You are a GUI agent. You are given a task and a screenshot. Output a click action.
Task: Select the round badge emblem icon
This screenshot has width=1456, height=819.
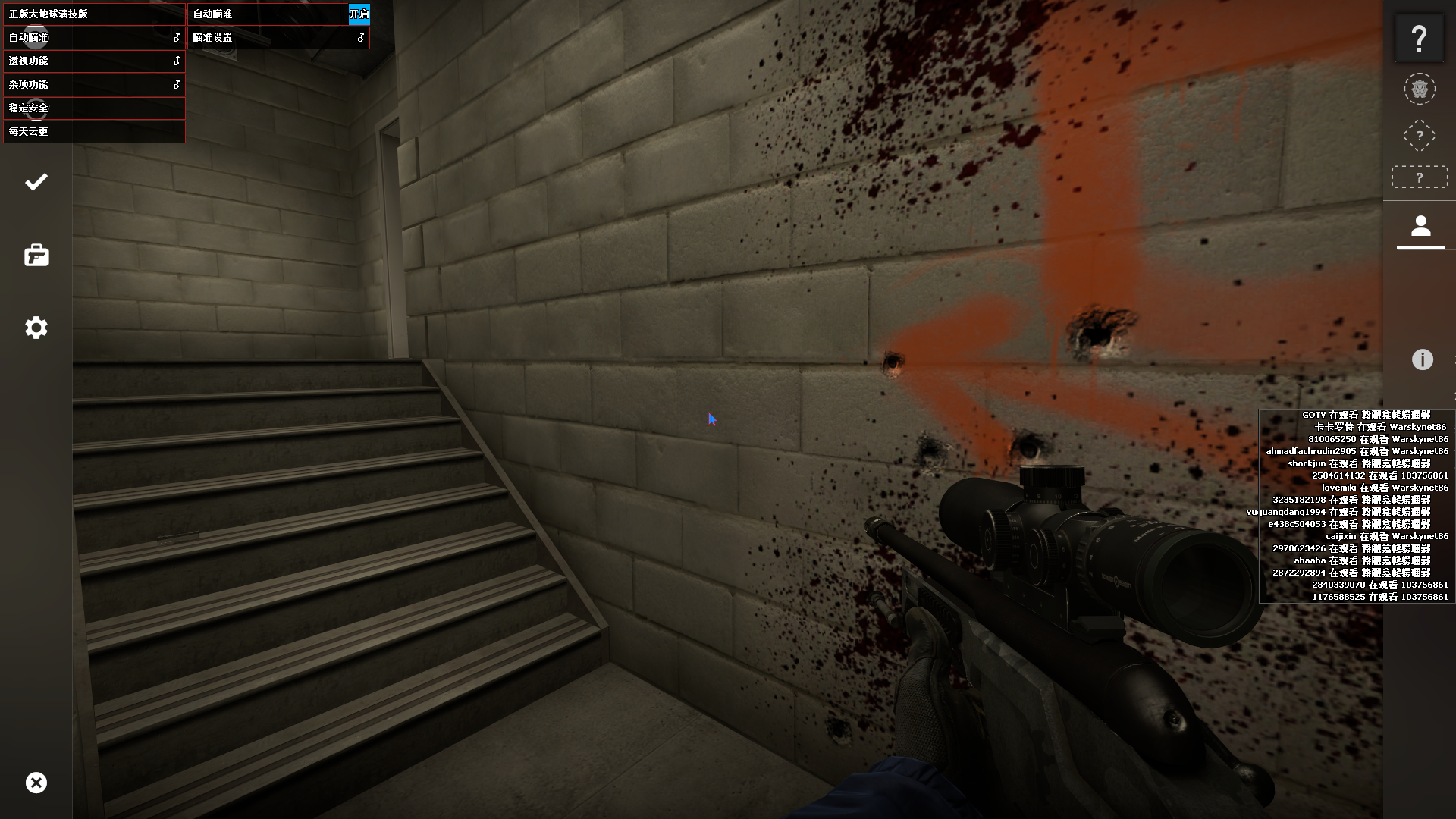(x=1419, y=89)
